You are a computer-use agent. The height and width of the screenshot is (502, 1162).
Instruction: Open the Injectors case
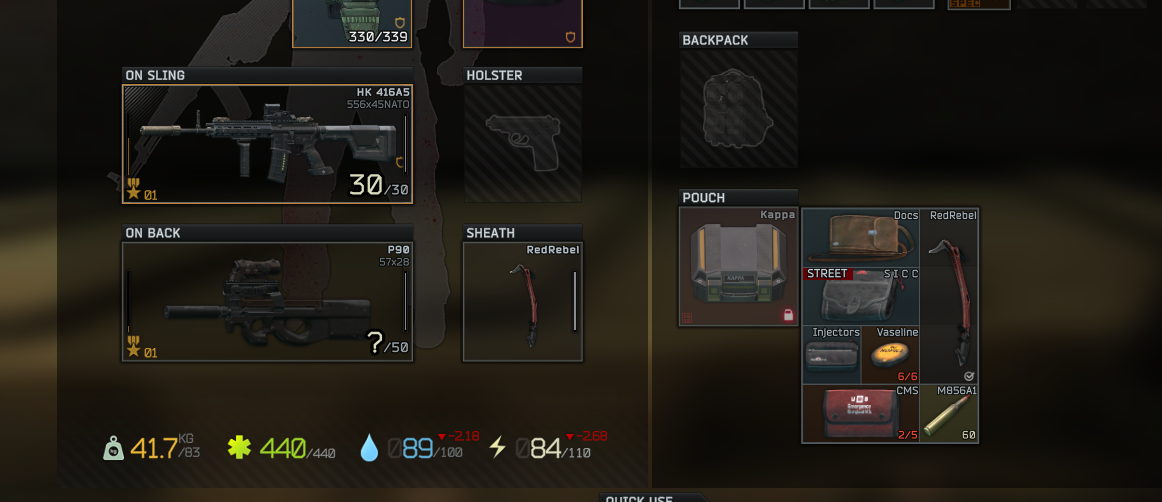coord(832,355)
